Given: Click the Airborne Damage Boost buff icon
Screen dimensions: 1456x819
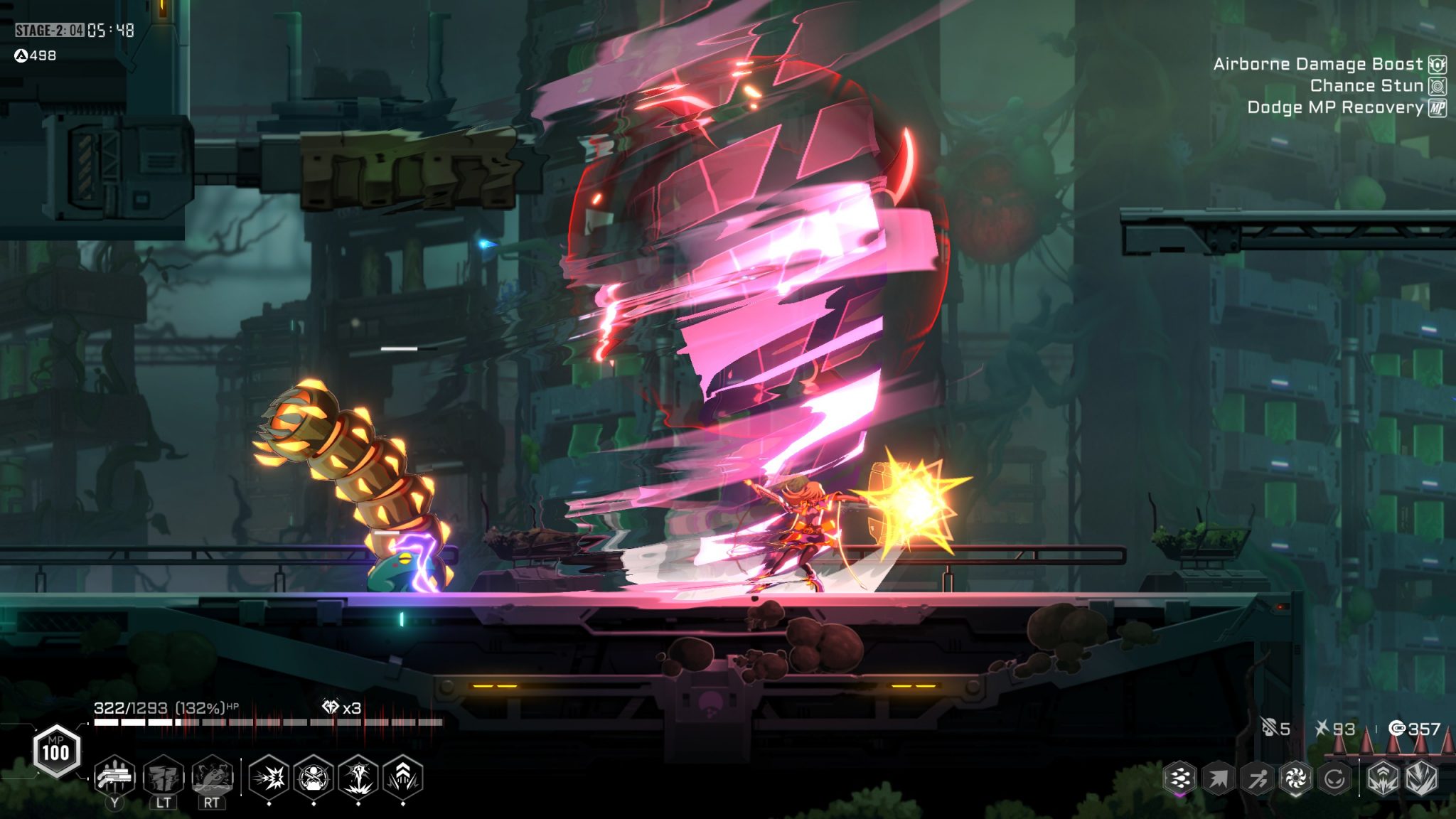Looking at the screenshot, I should coord(1438,65).
